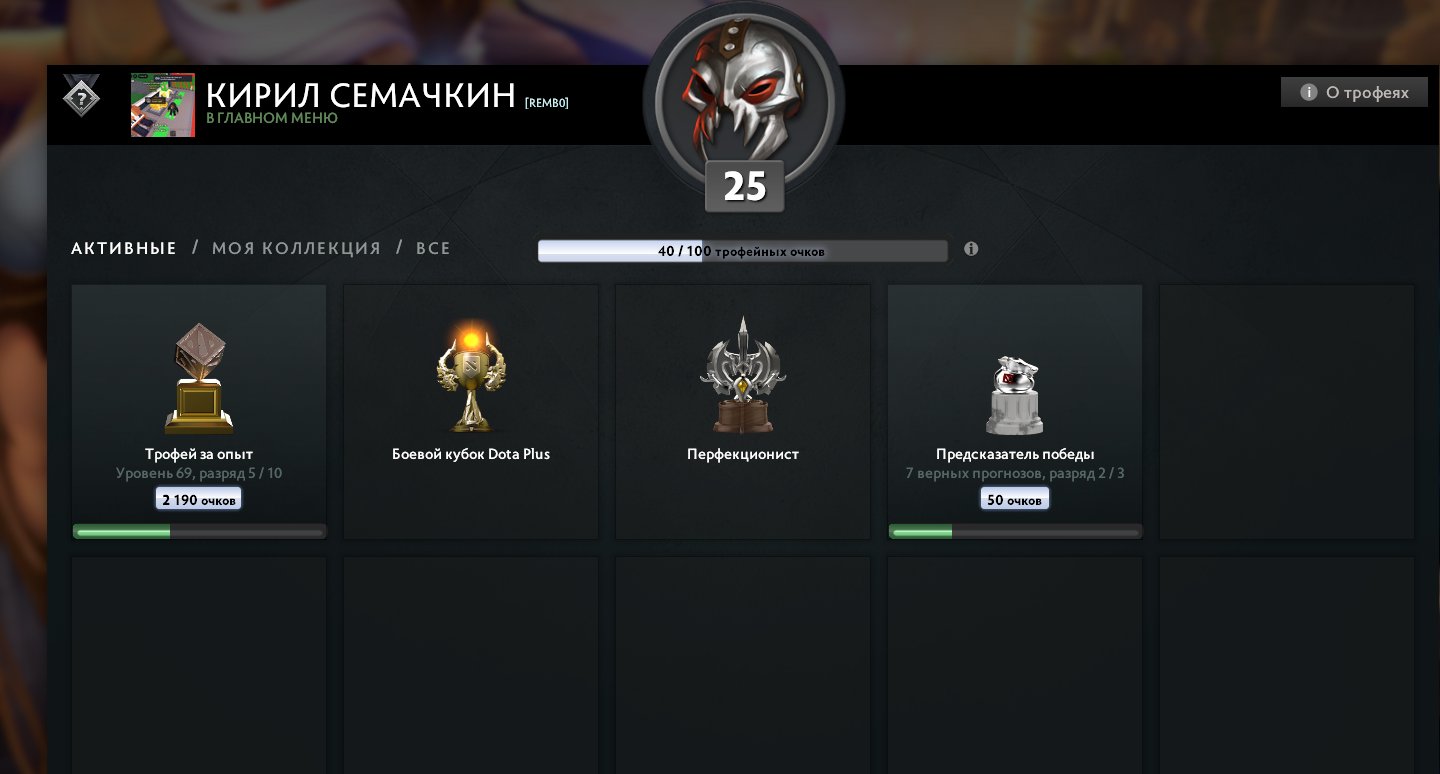Click the info icon beside the trophy bar
The image size is (1440, 774).
coord(971,248)
